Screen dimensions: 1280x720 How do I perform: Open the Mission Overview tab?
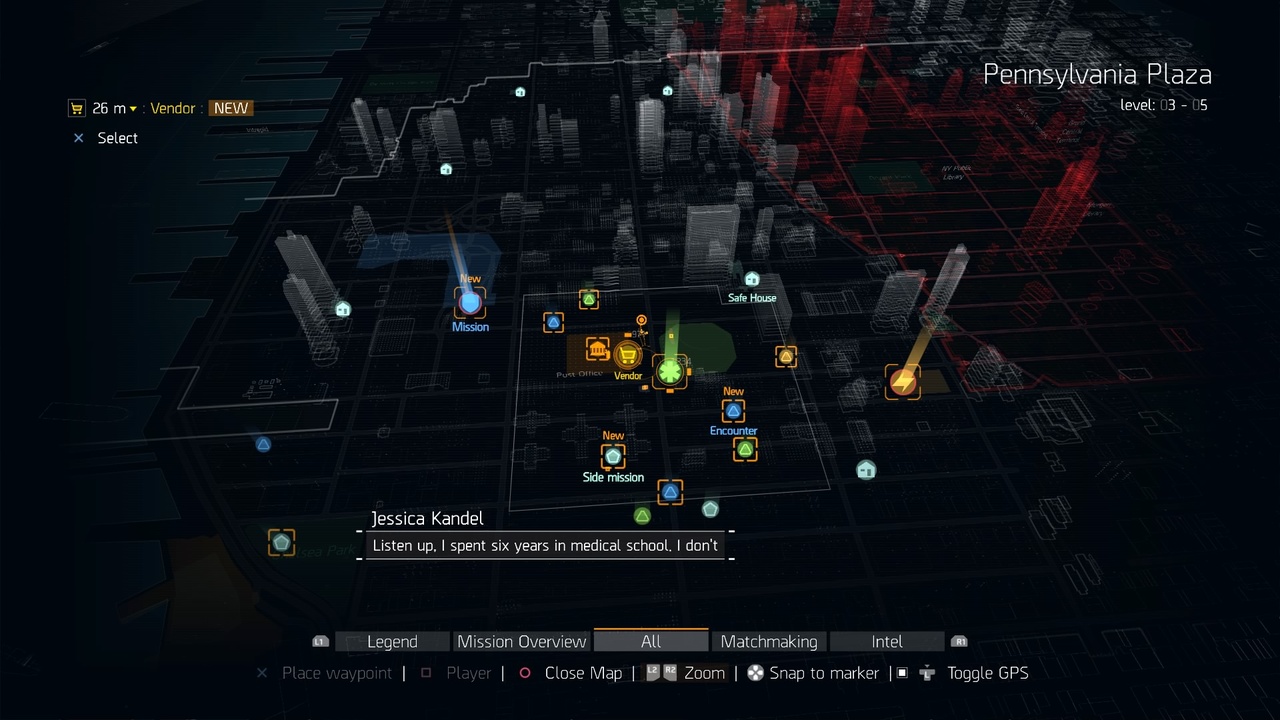coord(521,642)
